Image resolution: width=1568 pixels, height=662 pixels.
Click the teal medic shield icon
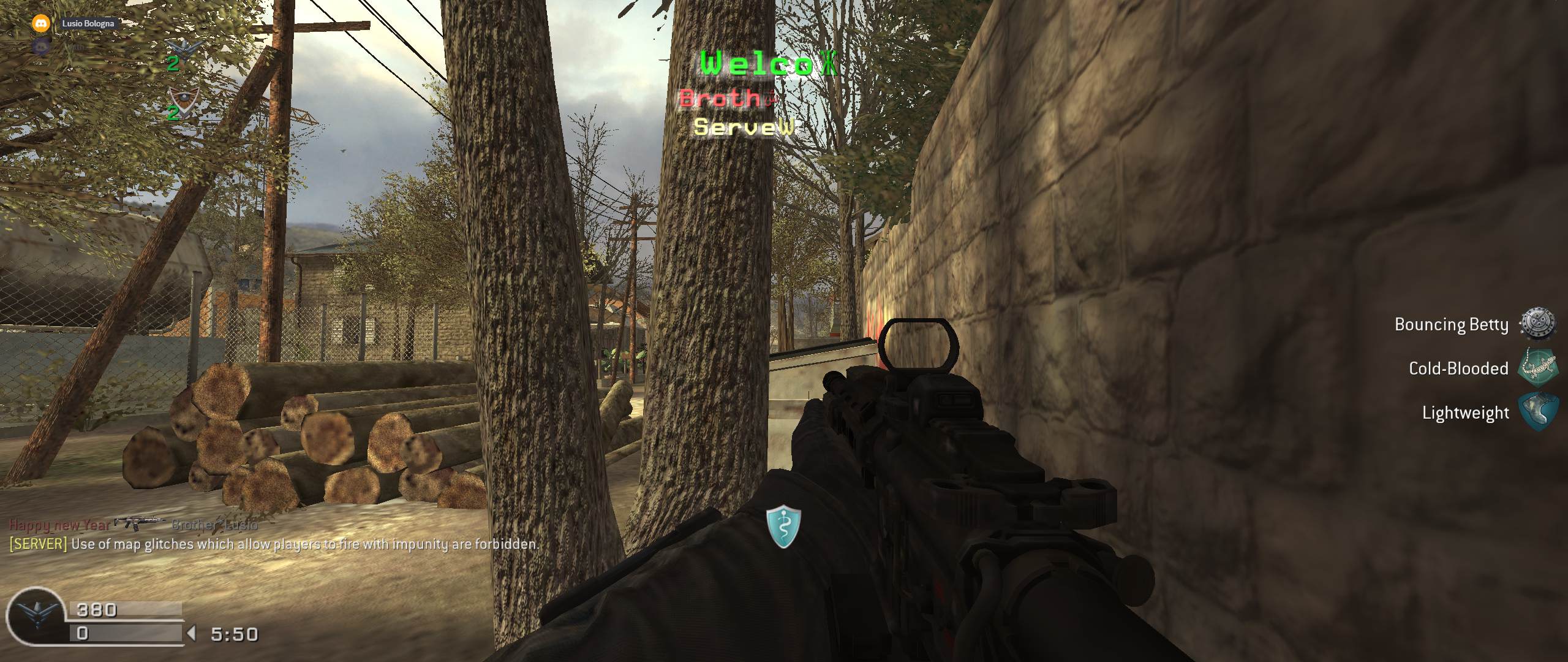pos(783,526)
